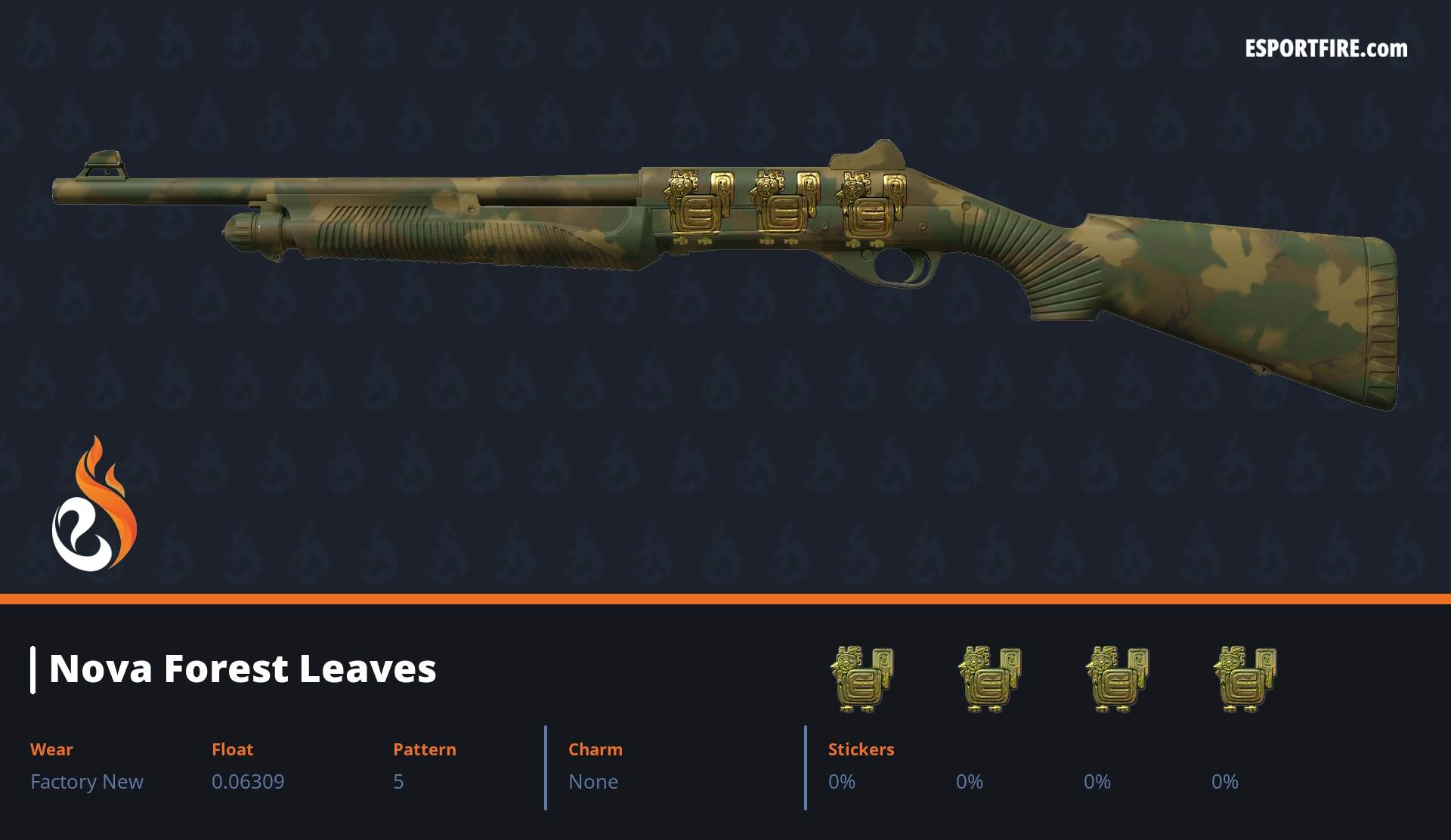Open the ESPORTFIRE.com site link

1326,49
